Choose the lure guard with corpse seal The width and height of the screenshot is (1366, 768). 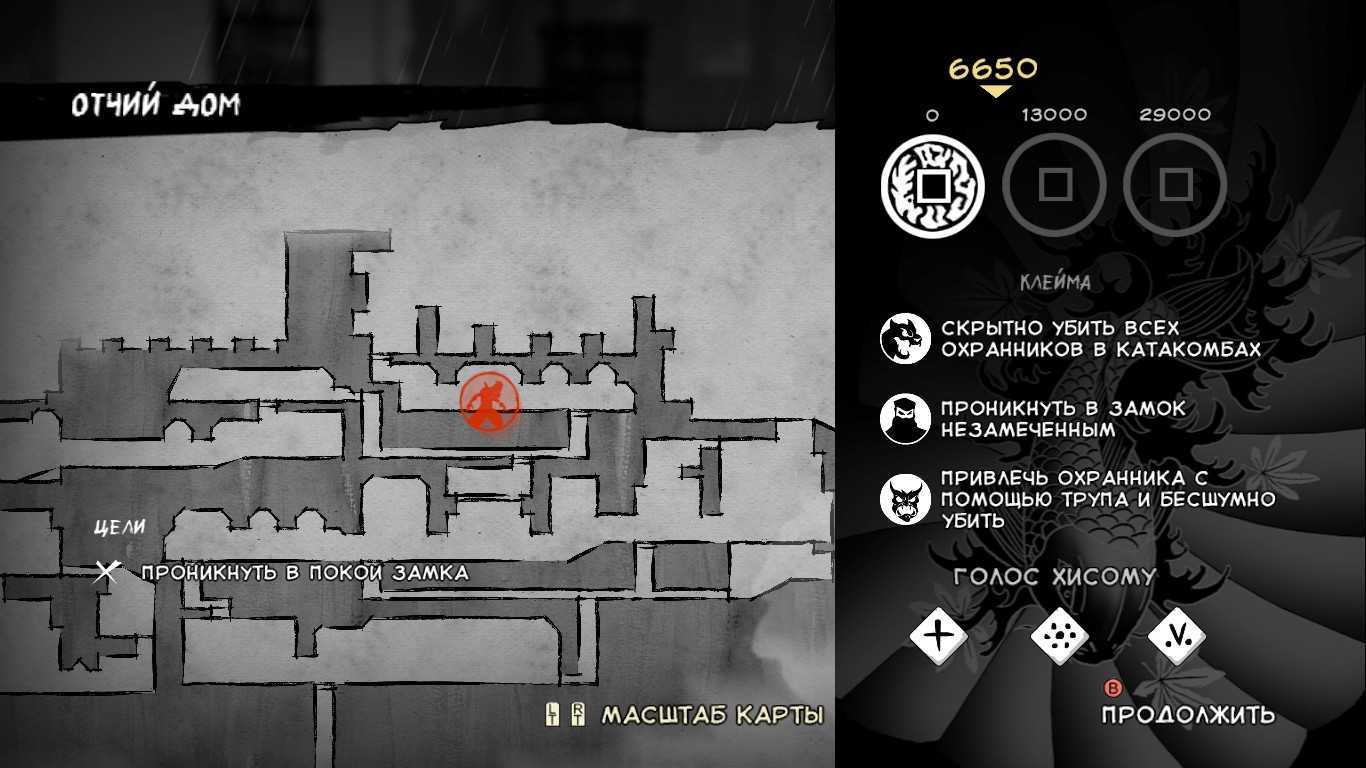point(905,499)
